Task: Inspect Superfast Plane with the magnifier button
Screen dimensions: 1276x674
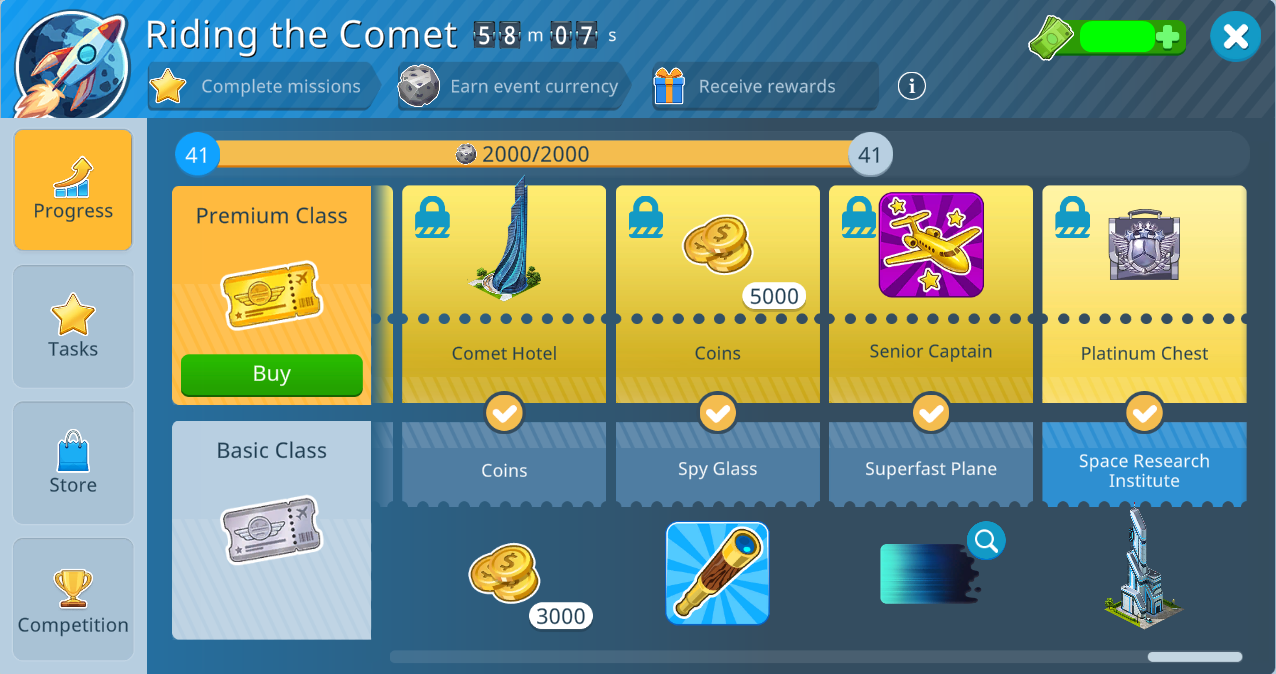Action: tap(986, 541)
